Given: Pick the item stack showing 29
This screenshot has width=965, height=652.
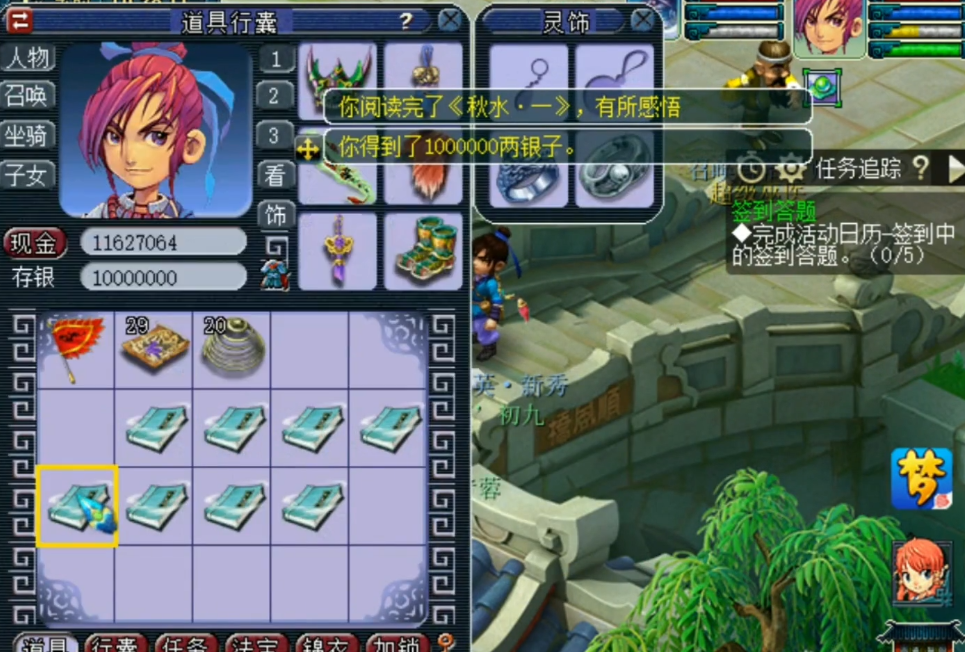Looking at the screenshot, I should tap(154, 345).
